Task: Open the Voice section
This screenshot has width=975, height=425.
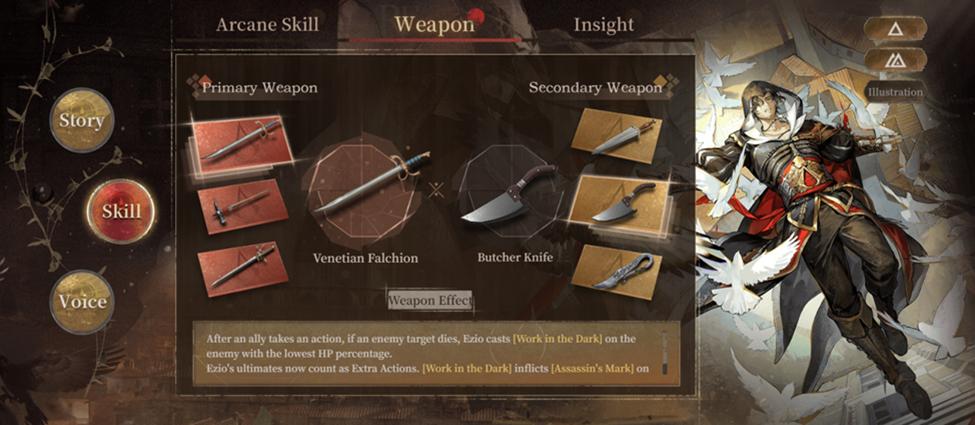Action: click(82, 301)
